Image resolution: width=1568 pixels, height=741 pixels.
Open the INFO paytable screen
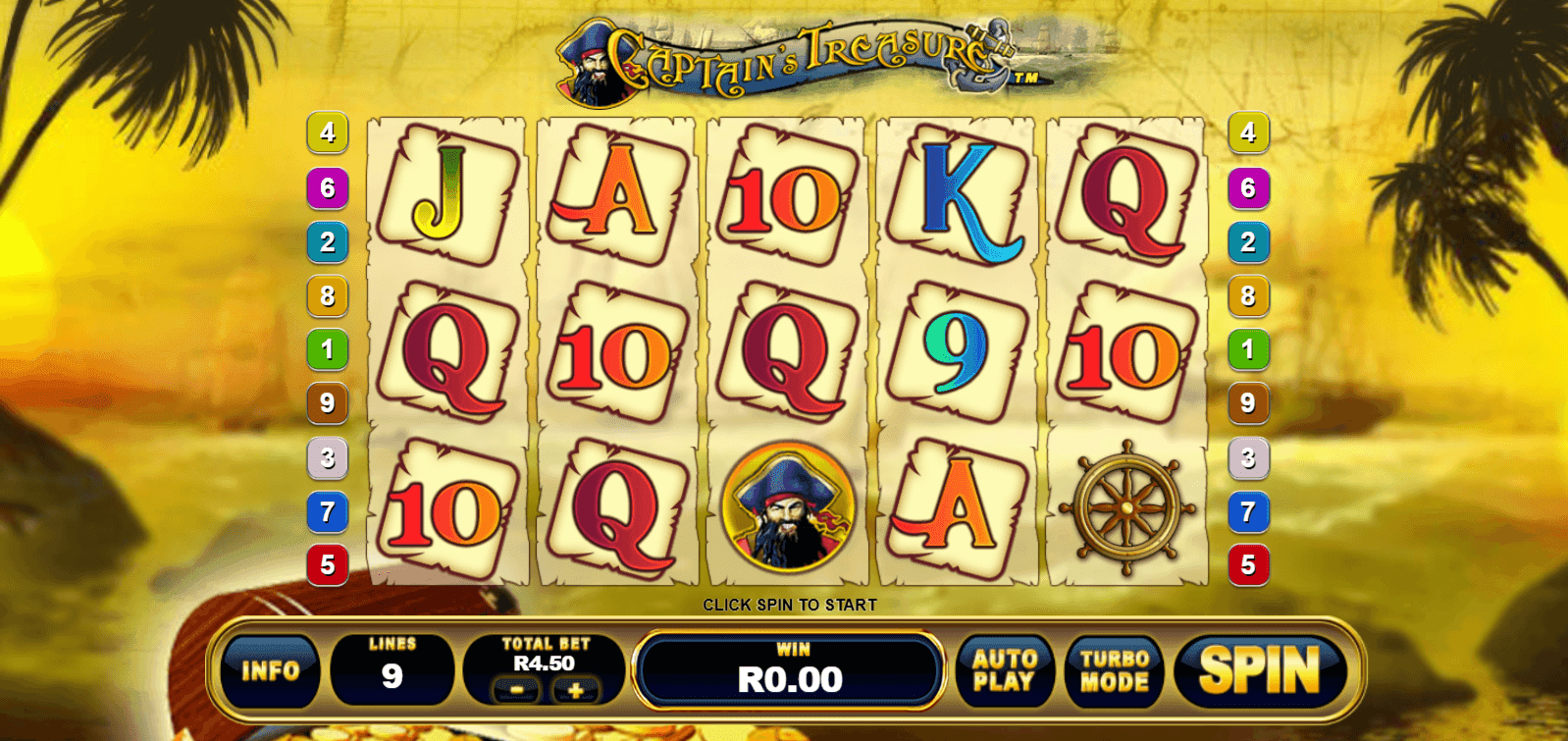[x=272, y=670]
